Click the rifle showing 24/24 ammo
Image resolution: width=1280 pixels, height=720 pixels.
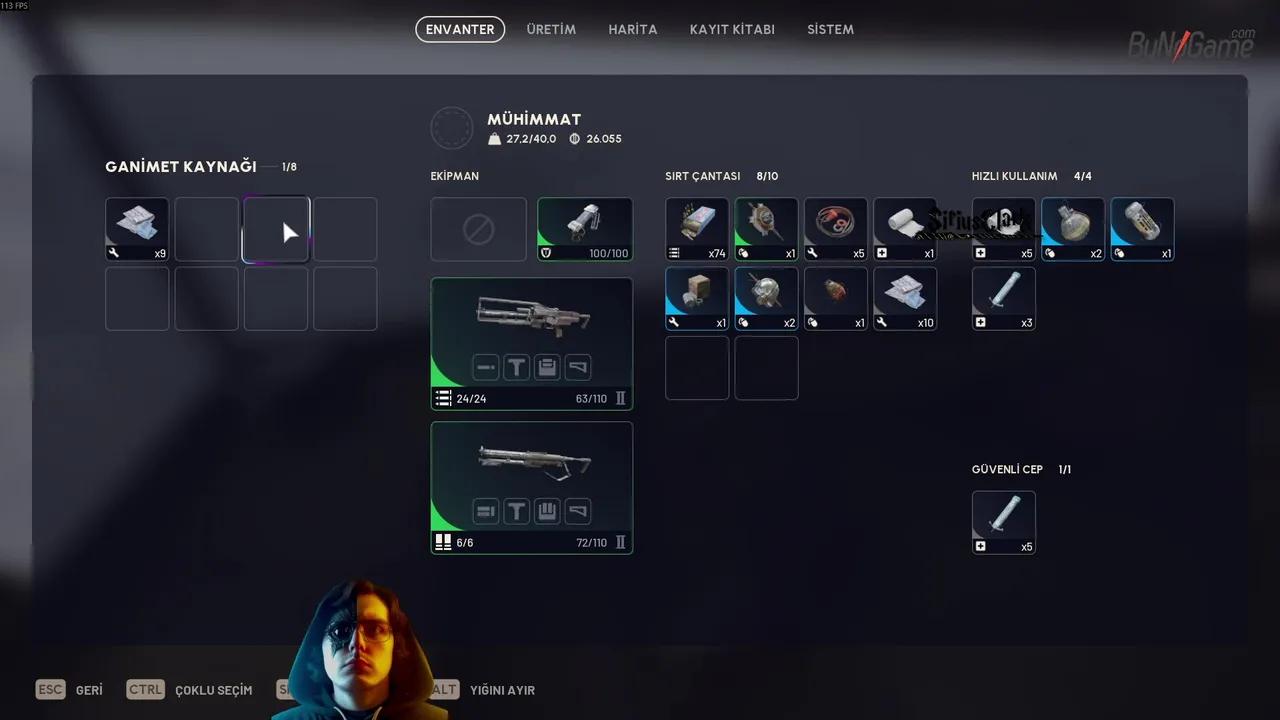pyautogui.click(x=531, y=320)
